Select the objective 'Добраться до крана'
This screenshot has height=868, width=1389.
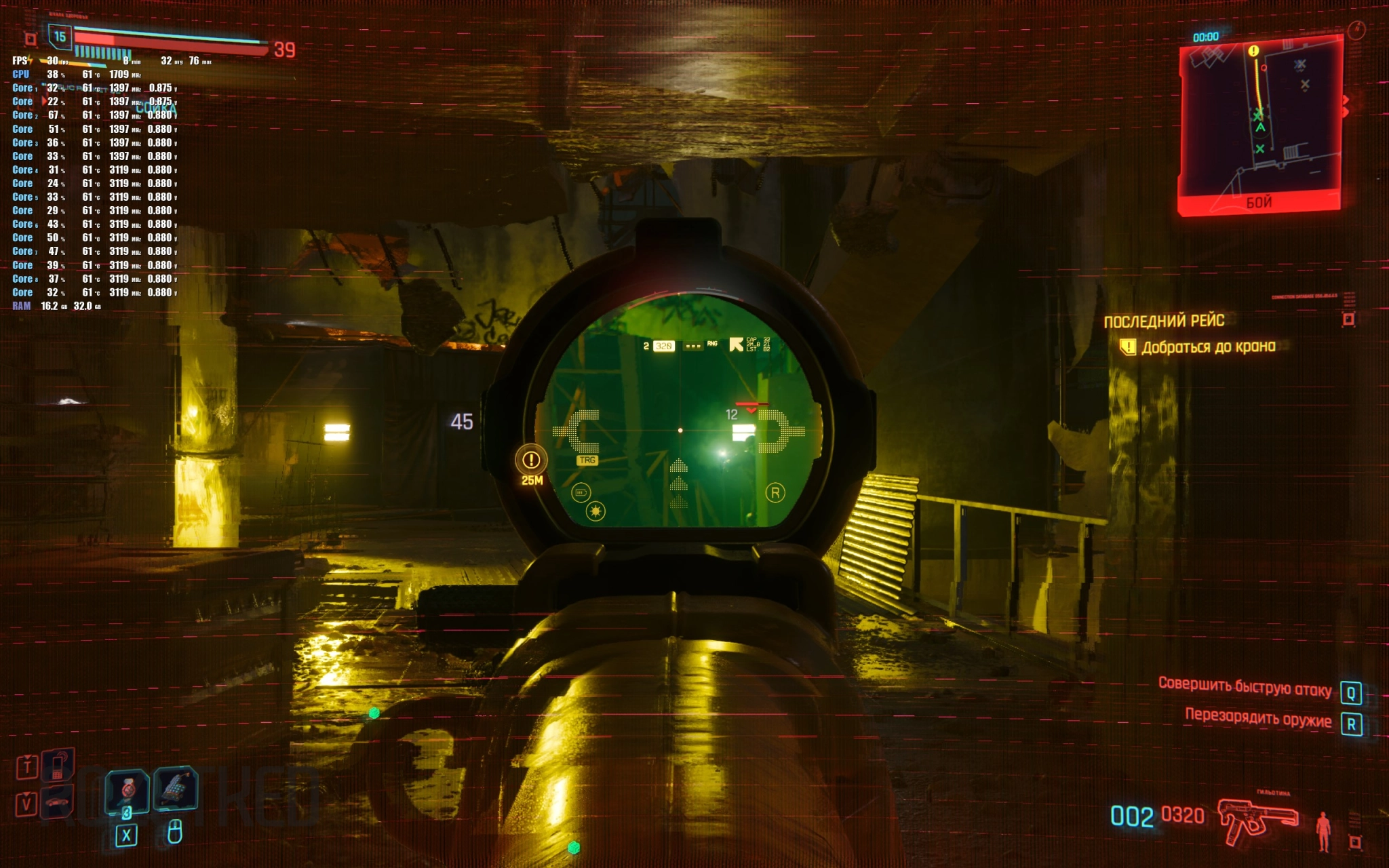point(1208,347)
